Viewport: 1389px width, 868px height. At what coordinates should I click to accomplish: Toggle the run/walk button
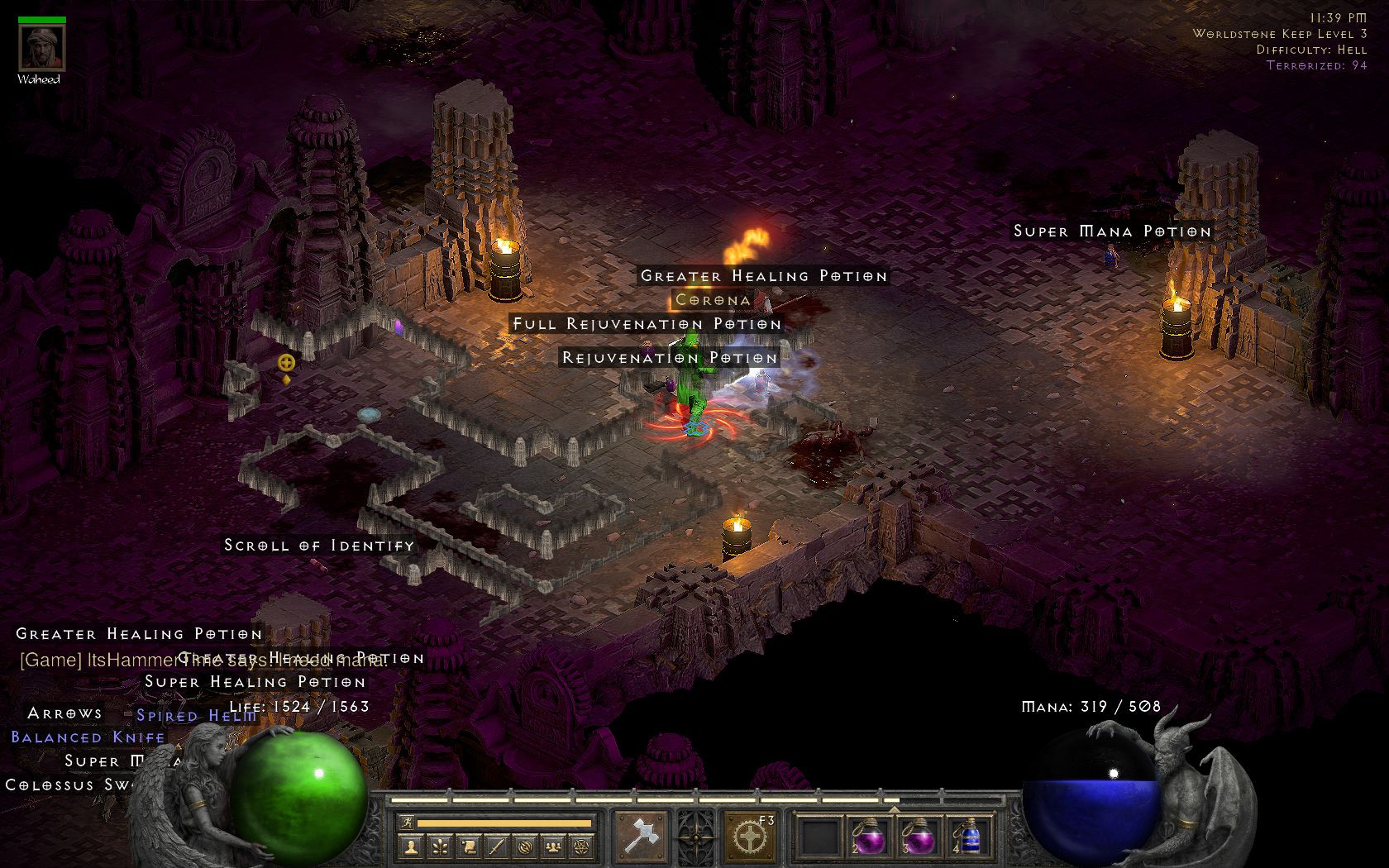(x=405, y=823)
